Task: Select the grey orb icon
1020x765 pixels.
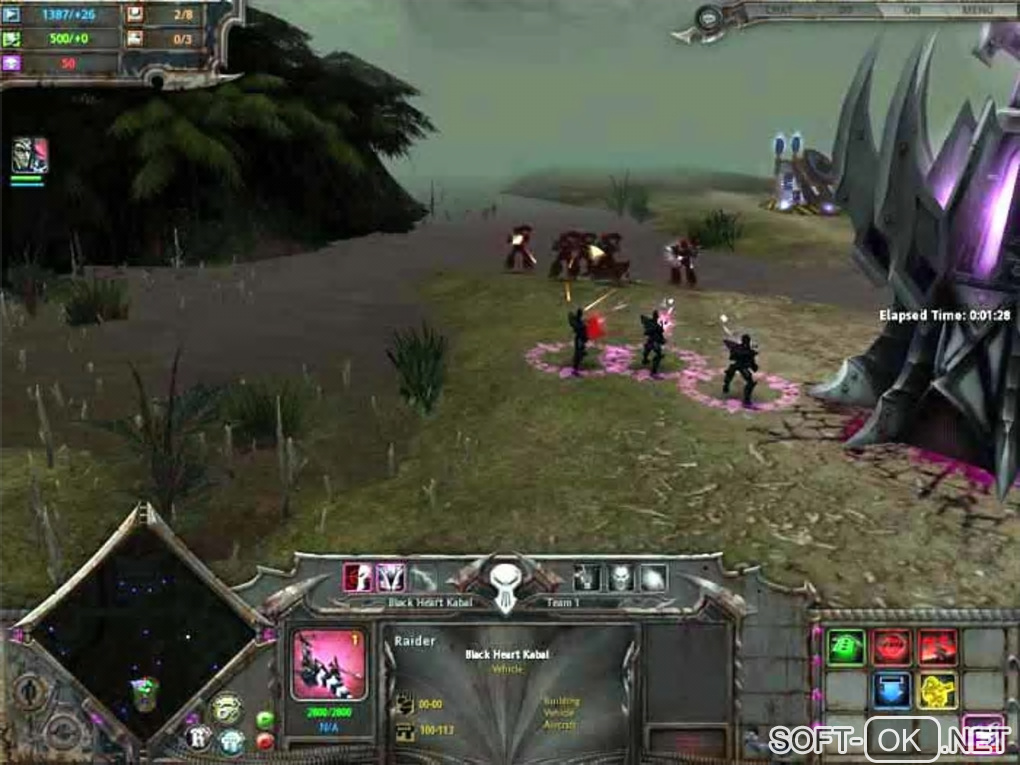Action: (x=653, y=578)
